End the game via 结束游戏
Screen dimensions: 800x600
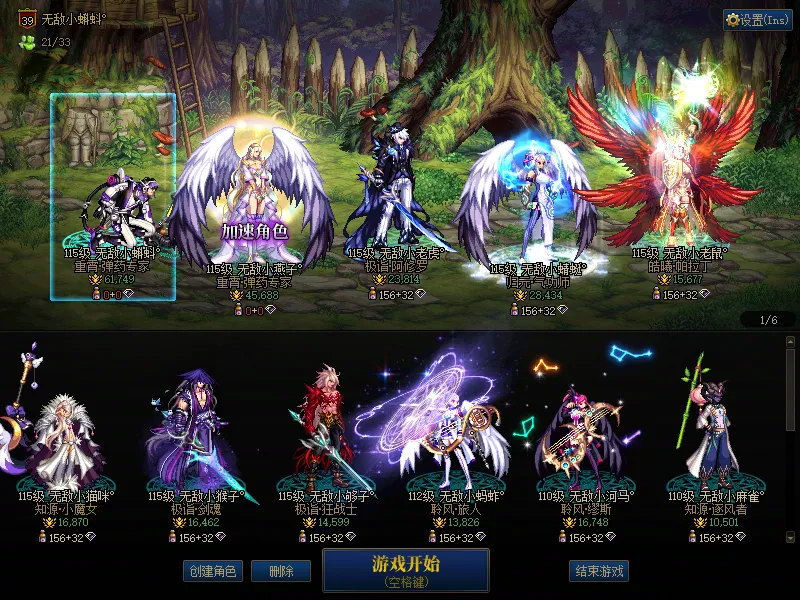(x=599, y=571)
